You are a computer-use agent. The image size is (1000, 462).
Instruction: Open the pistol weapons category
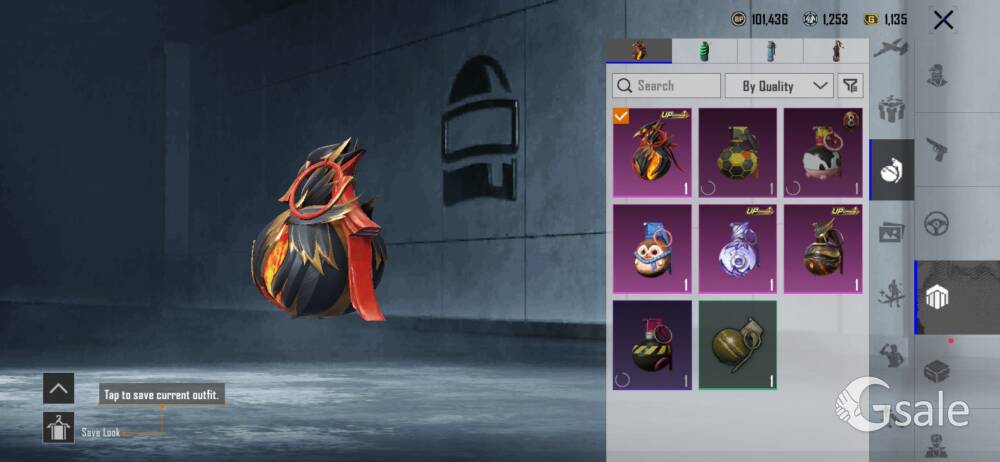pos(937,149)
